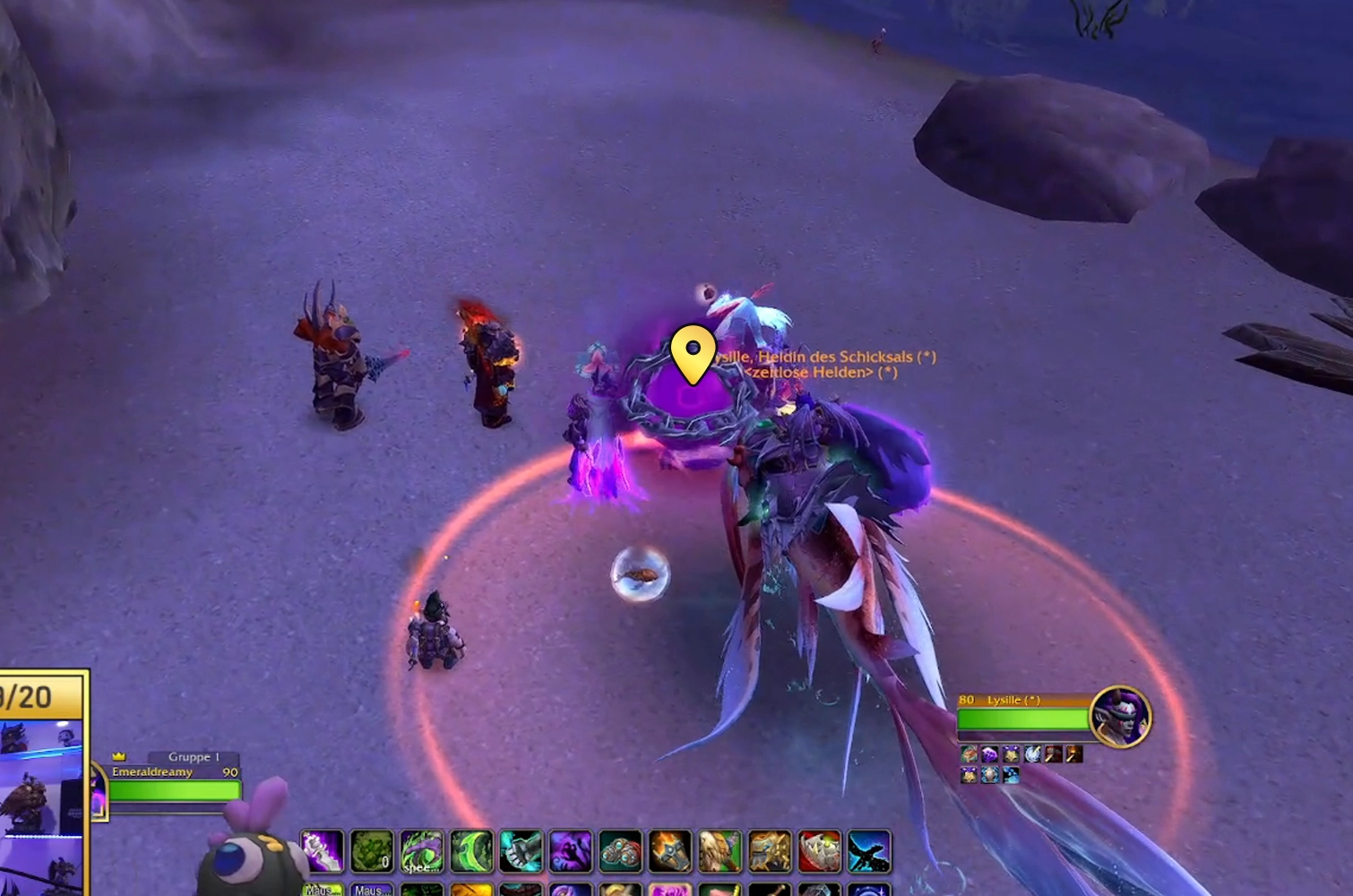Activate the flaming hammer ability

[x=670, y=851]
